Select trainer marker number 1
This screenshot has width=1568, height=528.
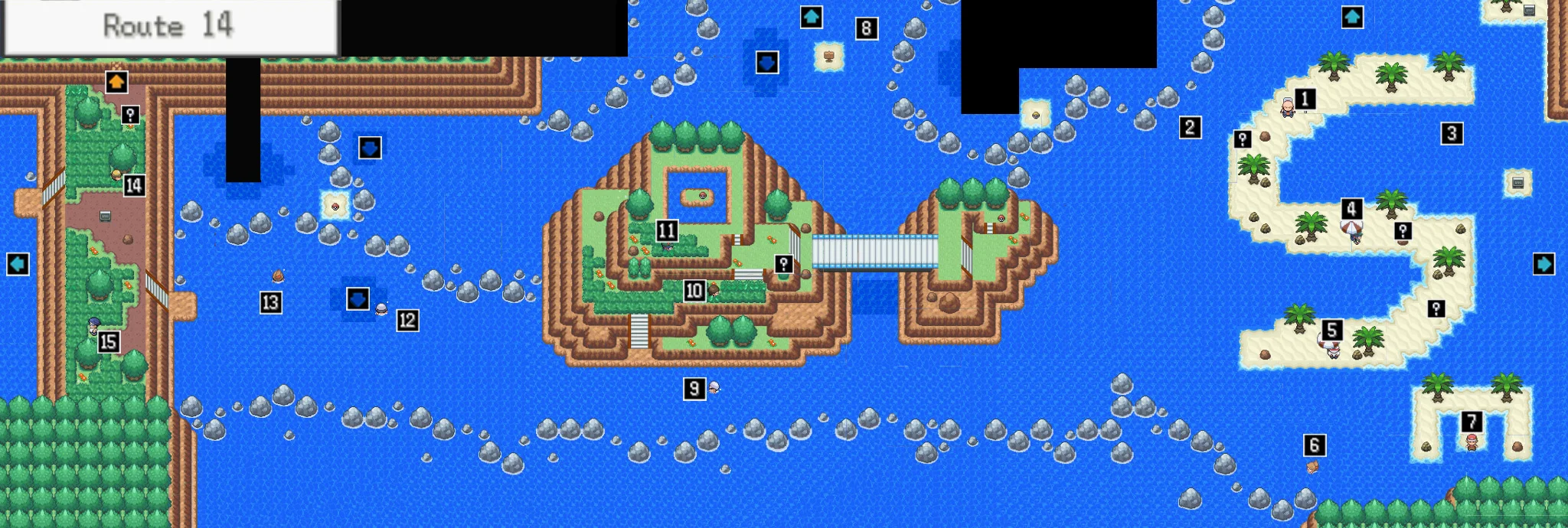point(1305,99)
